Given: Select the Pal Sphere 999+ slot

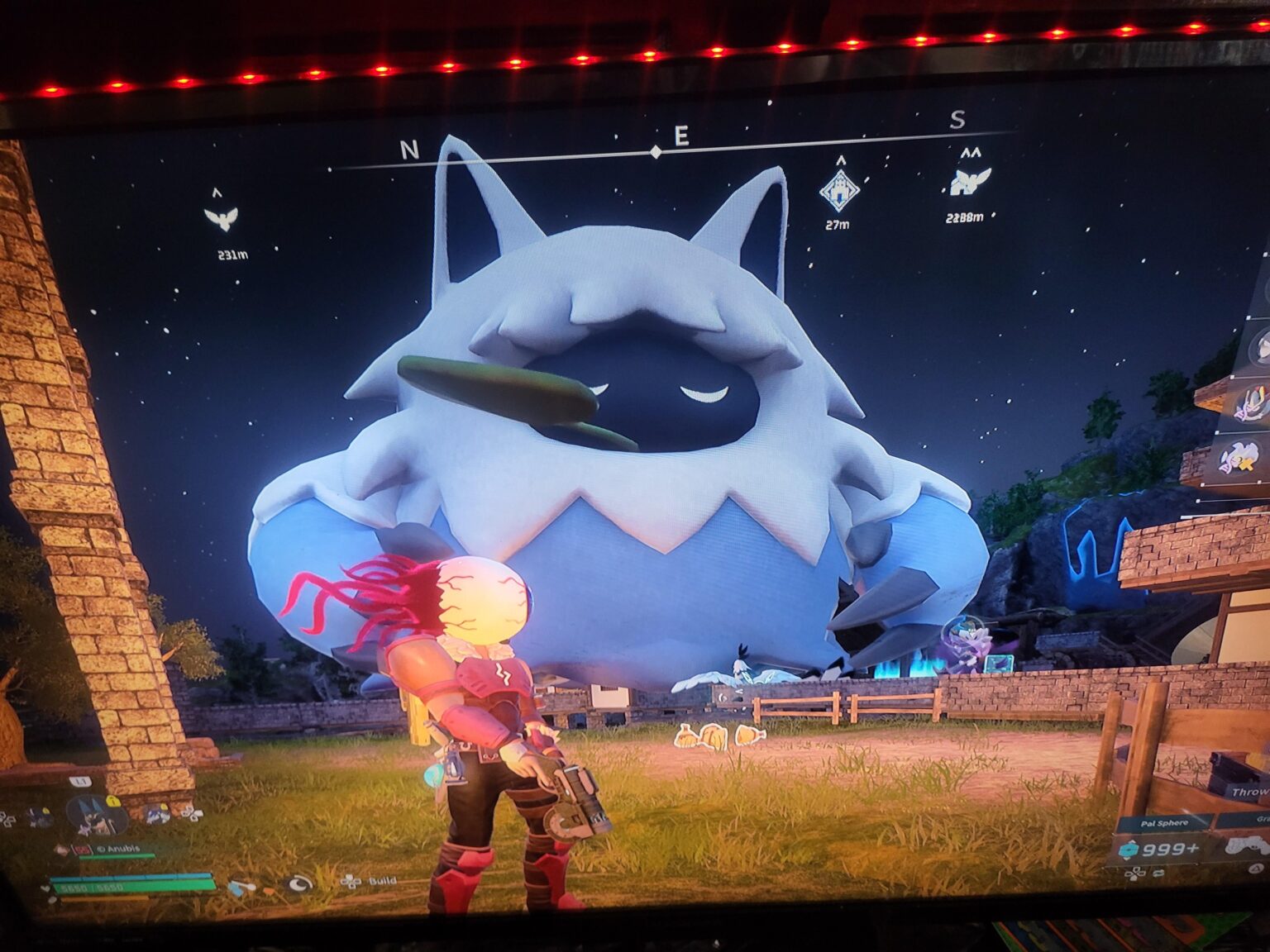Looking at the screenshot, I should (x=1162, y=850).
